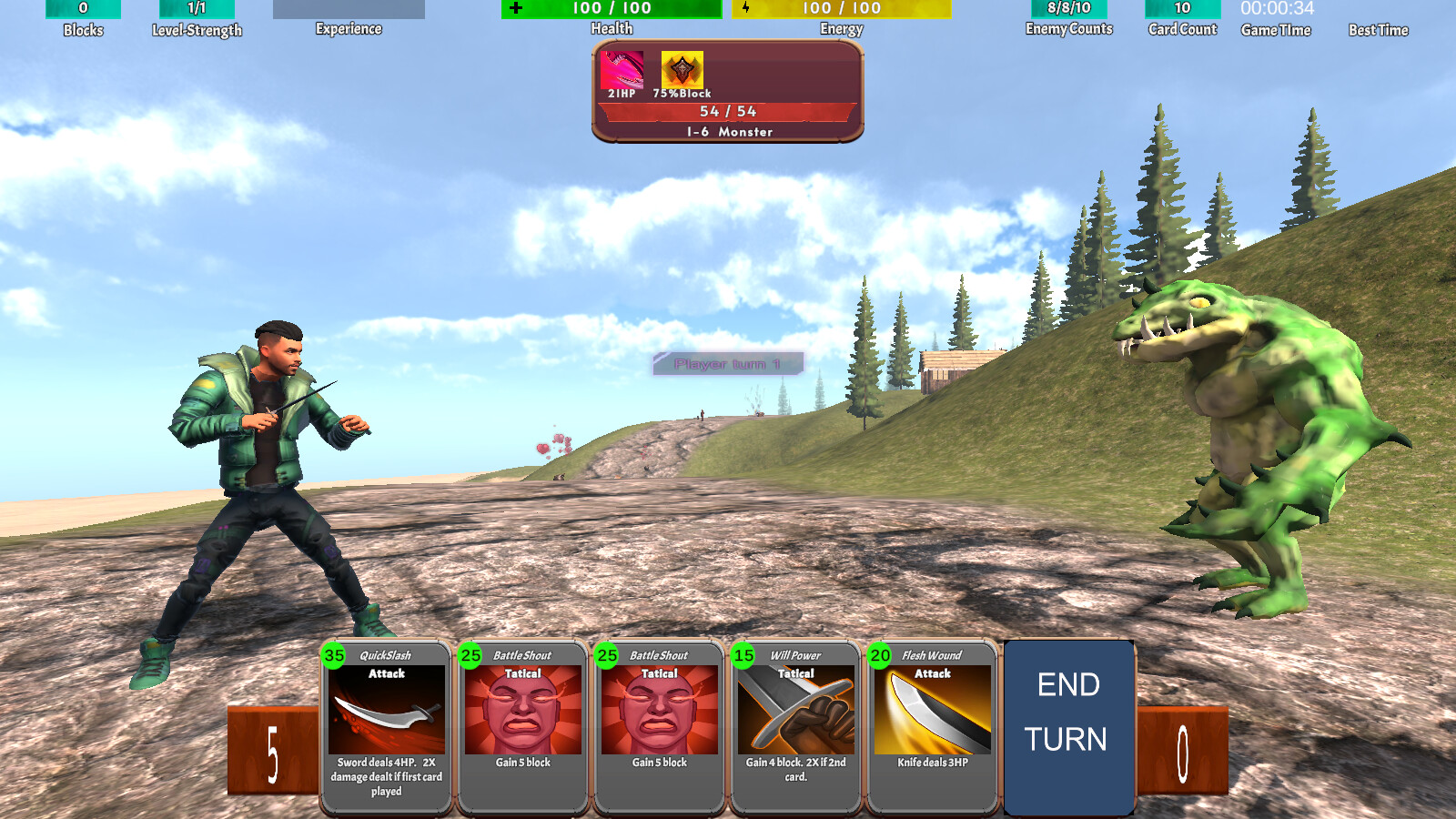
Task: Click the green plus icon on Health bar
Action: 516,9
